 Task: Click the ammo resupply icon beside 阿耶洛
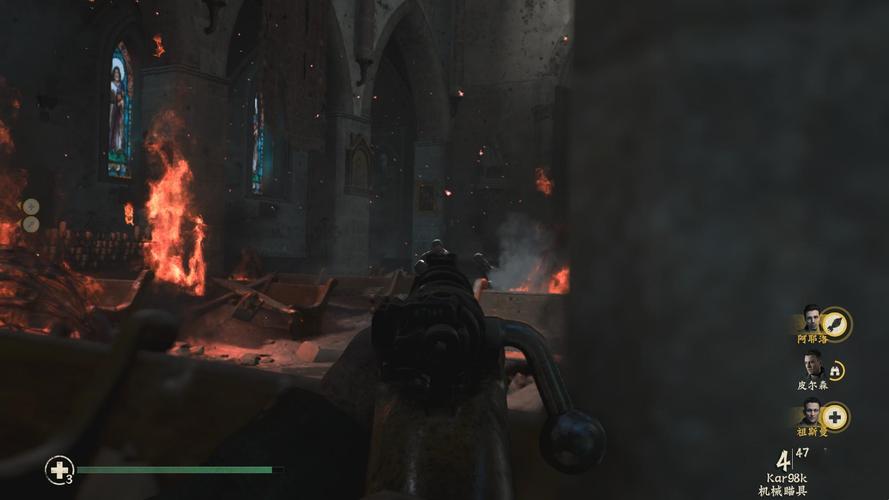[835, 322]
